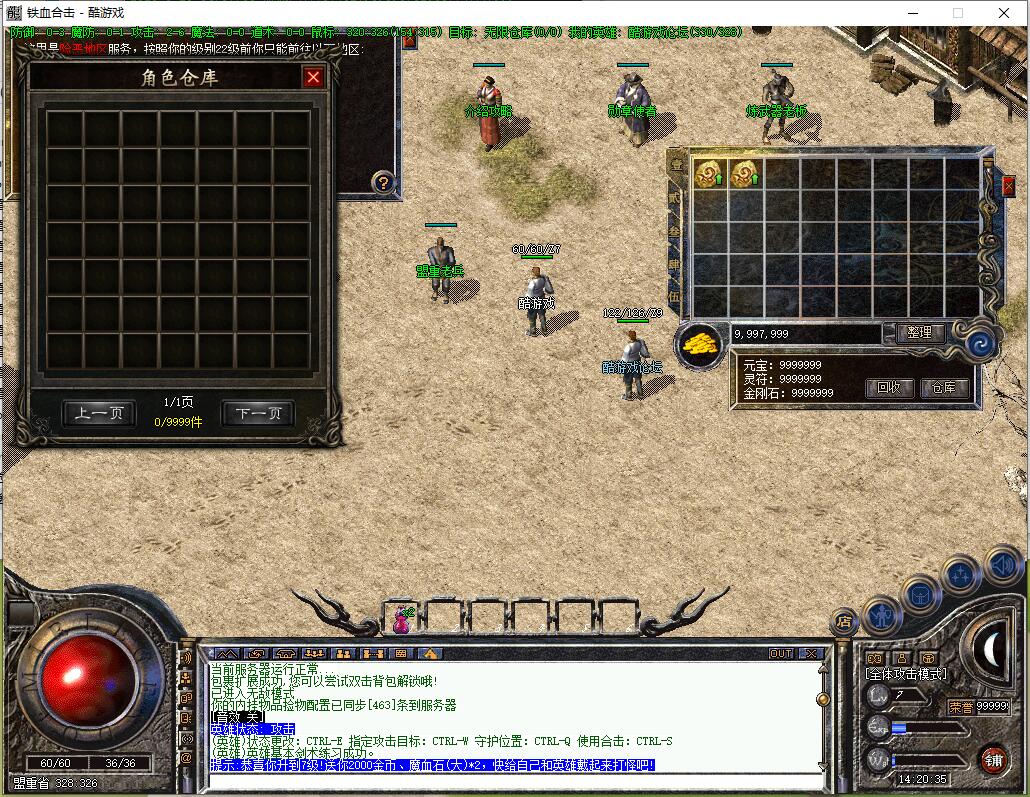Open the skills icon with four stars
The width and height of the screenshot is (1030, 797).
pos(960,575)
